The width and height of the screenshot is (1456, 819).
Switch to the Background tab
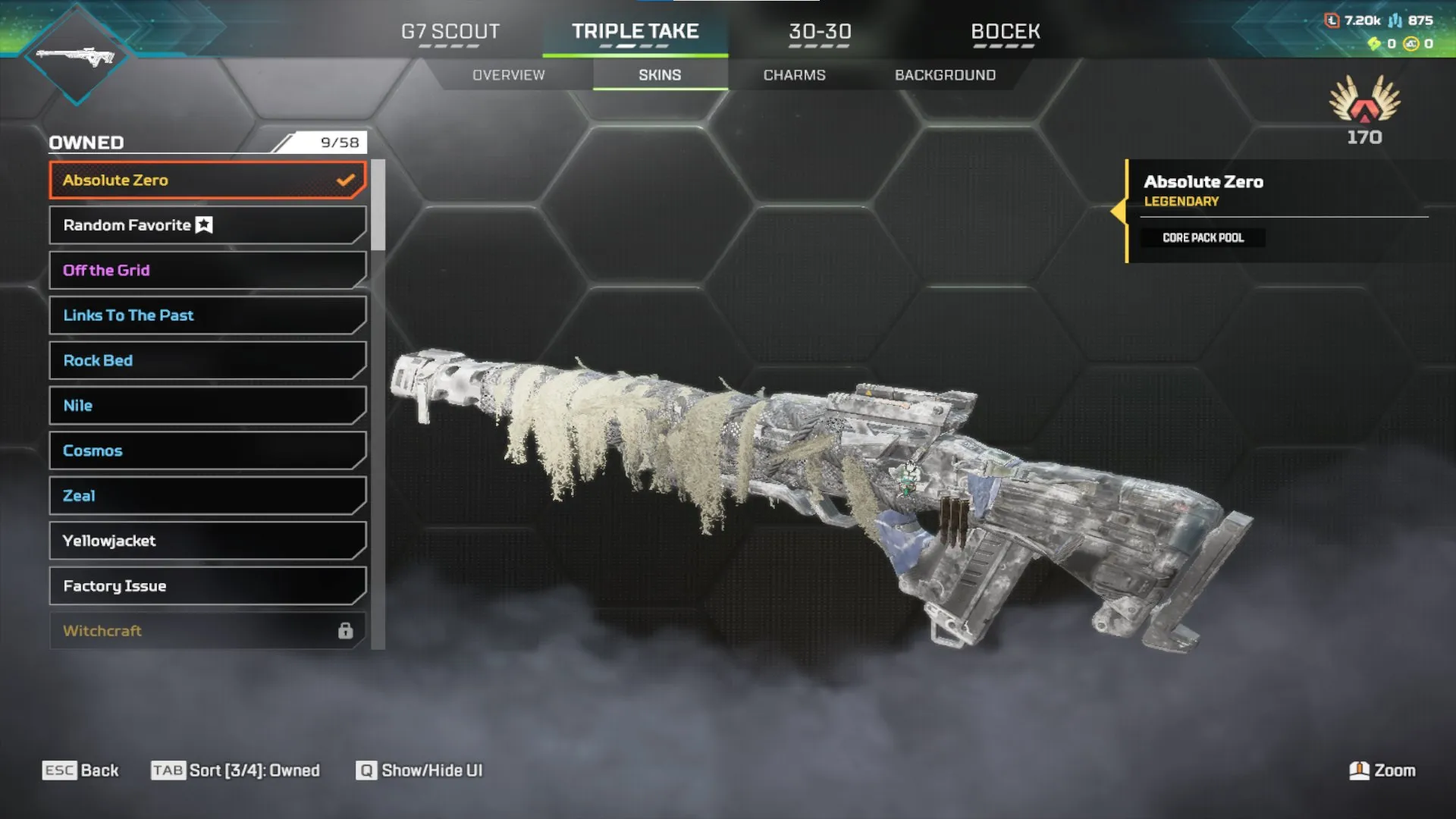[945, 74]
